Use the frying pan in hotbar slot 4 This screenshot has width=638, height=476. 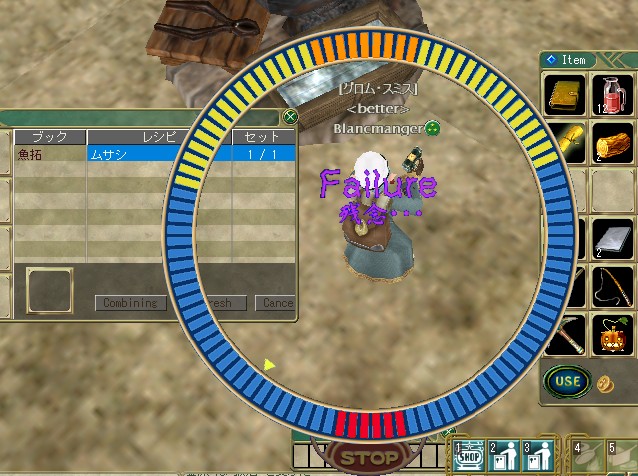click(585, 455)
